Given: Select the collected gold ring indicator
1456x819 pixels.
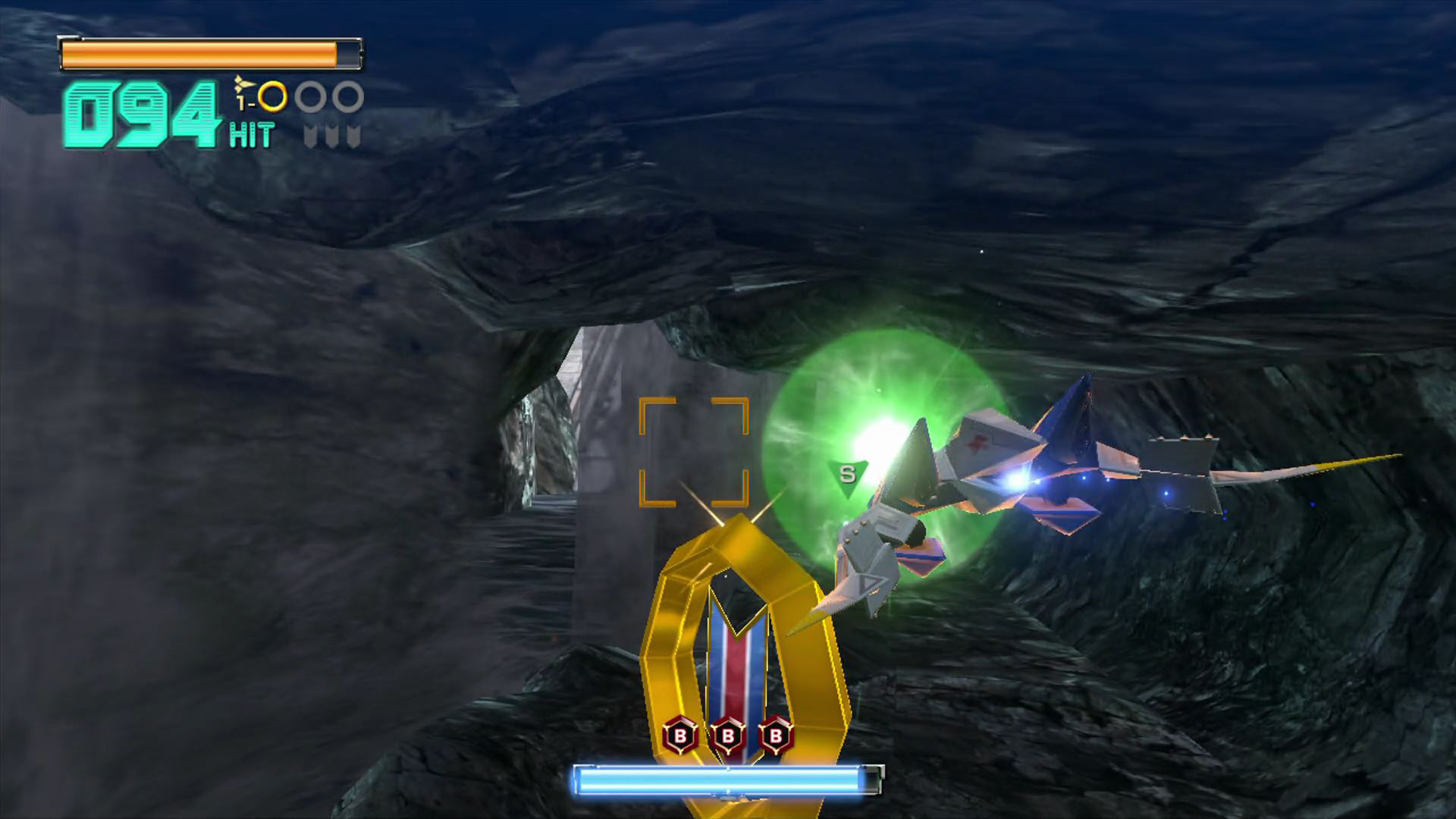Looking at the screenshot, I should point(272,97).
